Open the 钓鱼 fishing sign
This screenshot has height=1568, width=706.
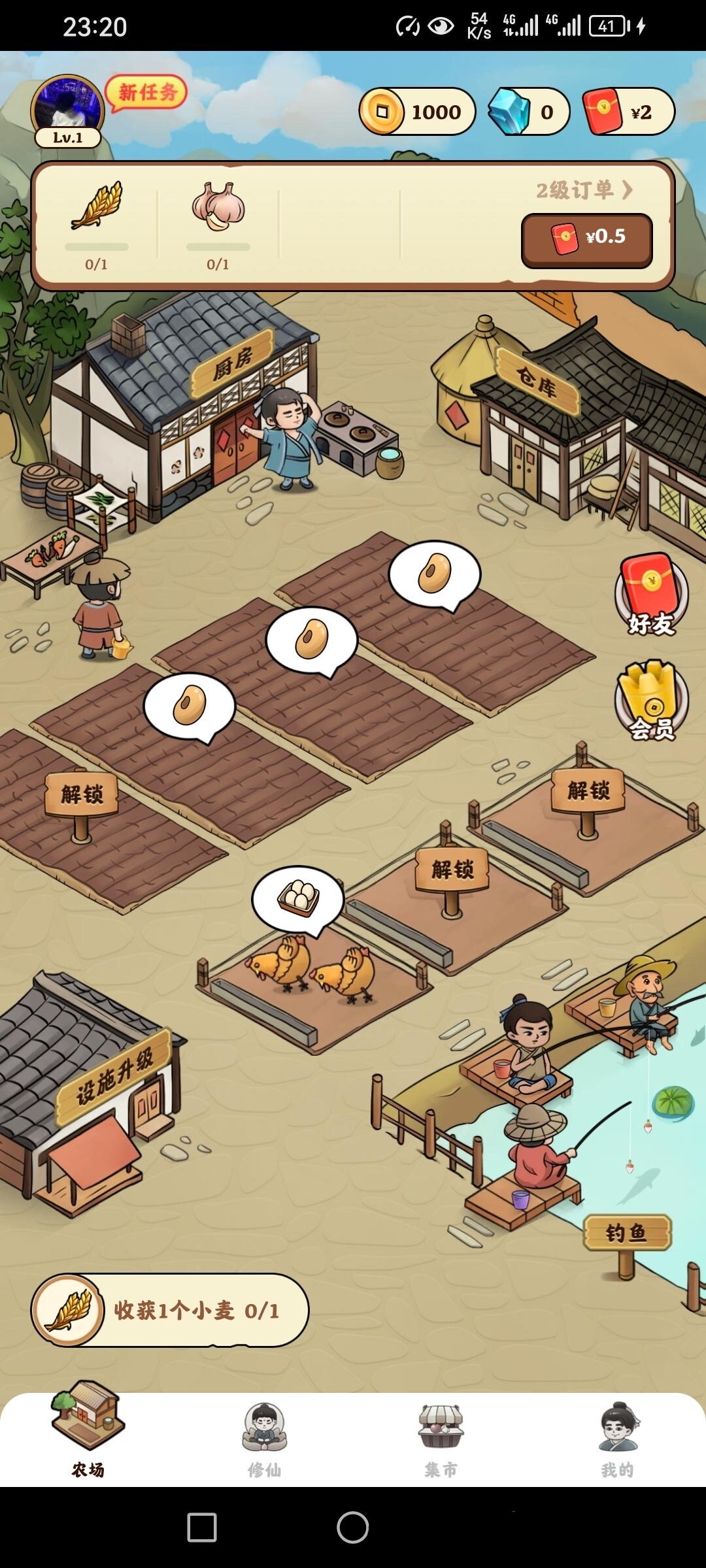coord(626,1233)
